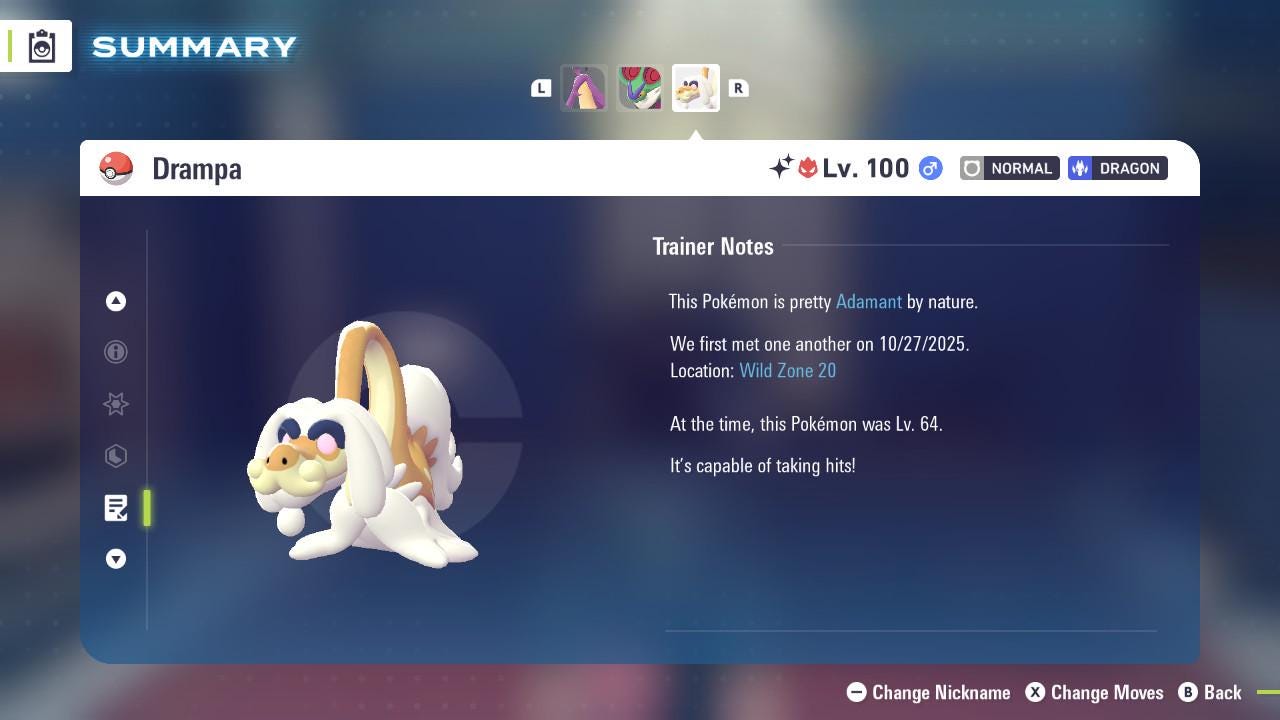Select the Trainer Notes memo icon
This screenshot has width=1280, height=720.
(116, 508)
